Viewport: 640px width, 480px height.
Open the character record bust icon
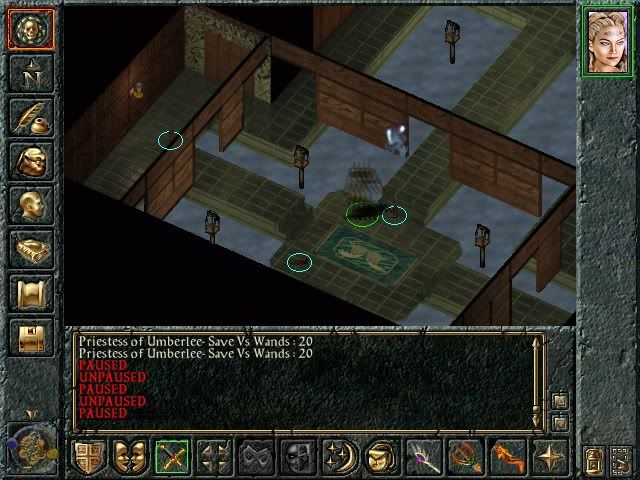pyautogui.click(x=30, y=205)
